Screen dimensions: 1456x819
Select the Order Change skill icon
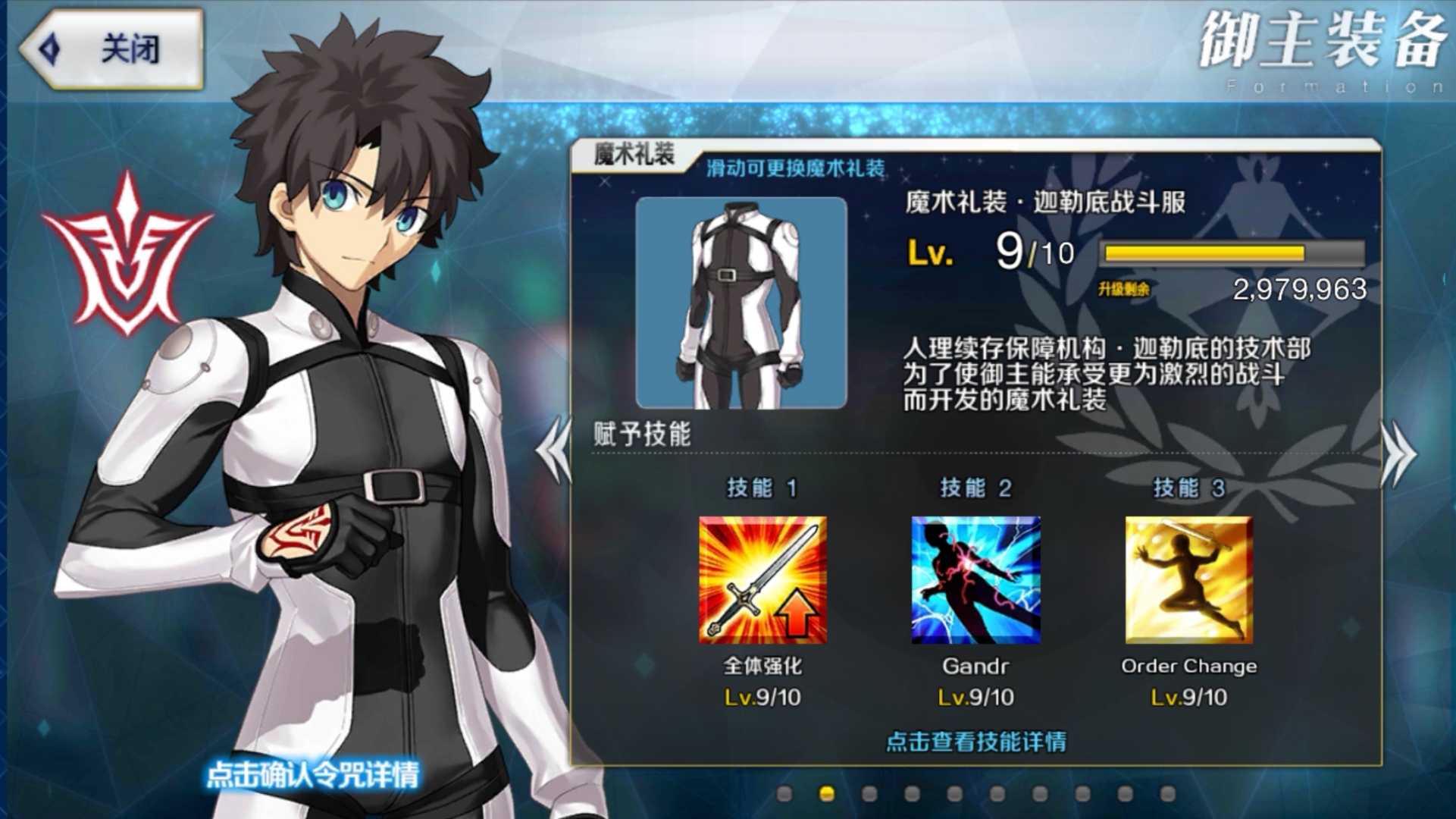(x=1188, y=580)
